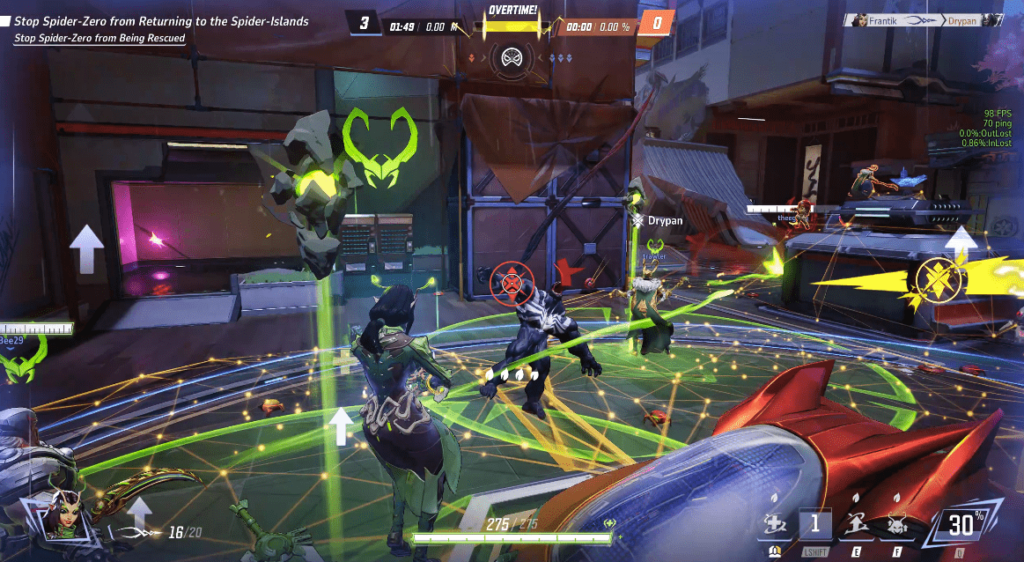Open the Stop Spider-Zero objective tracker

[x=160, y=21]
